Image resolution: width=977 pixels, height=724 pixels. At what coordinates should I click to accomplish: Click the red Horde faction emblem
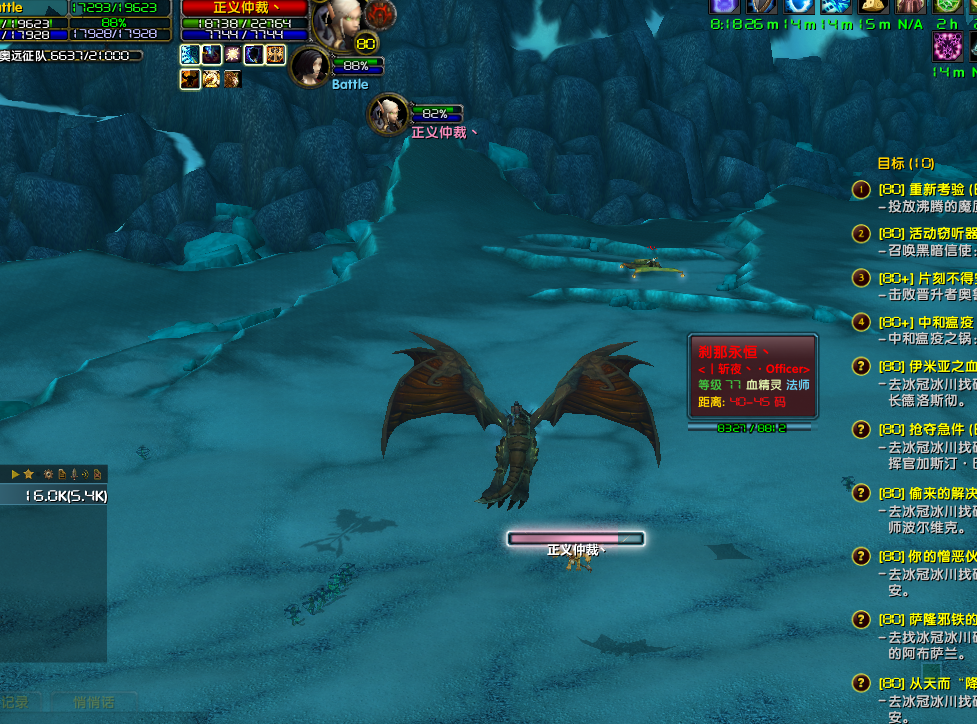(x=380, y=14)
